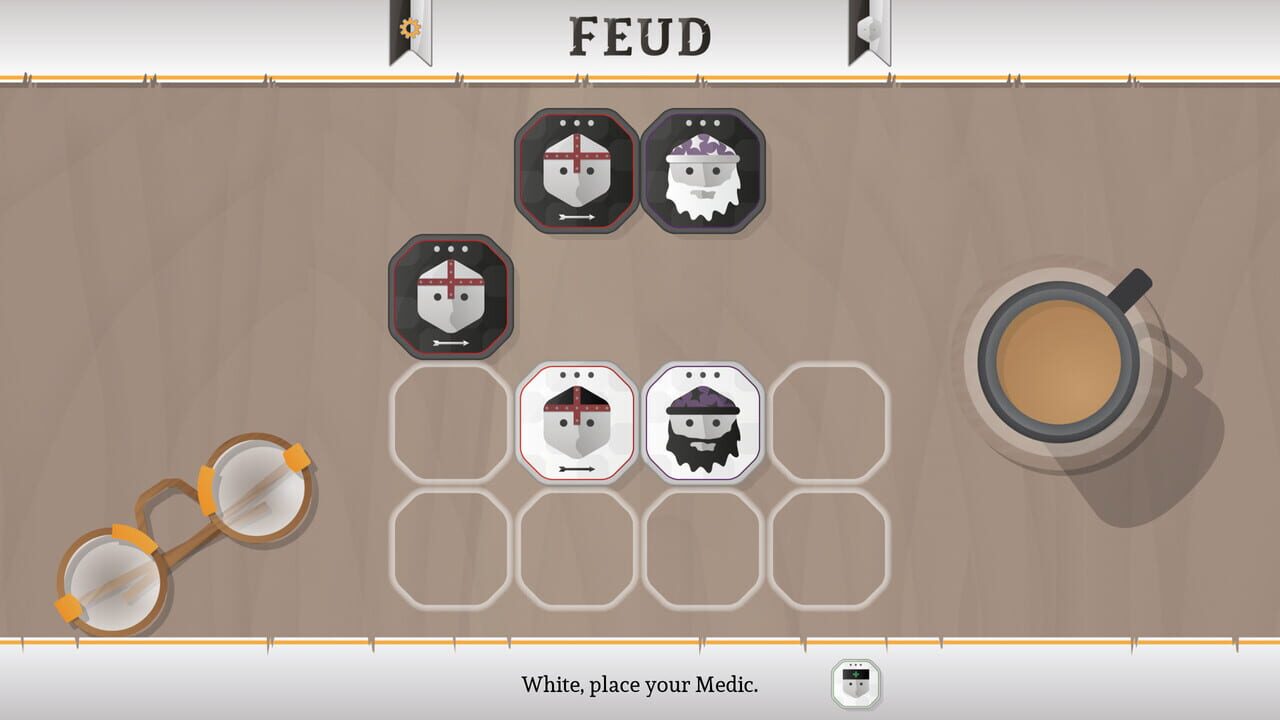
Task: Place the Medic in the slot left of the white Knight
Action: pos(449,421)
